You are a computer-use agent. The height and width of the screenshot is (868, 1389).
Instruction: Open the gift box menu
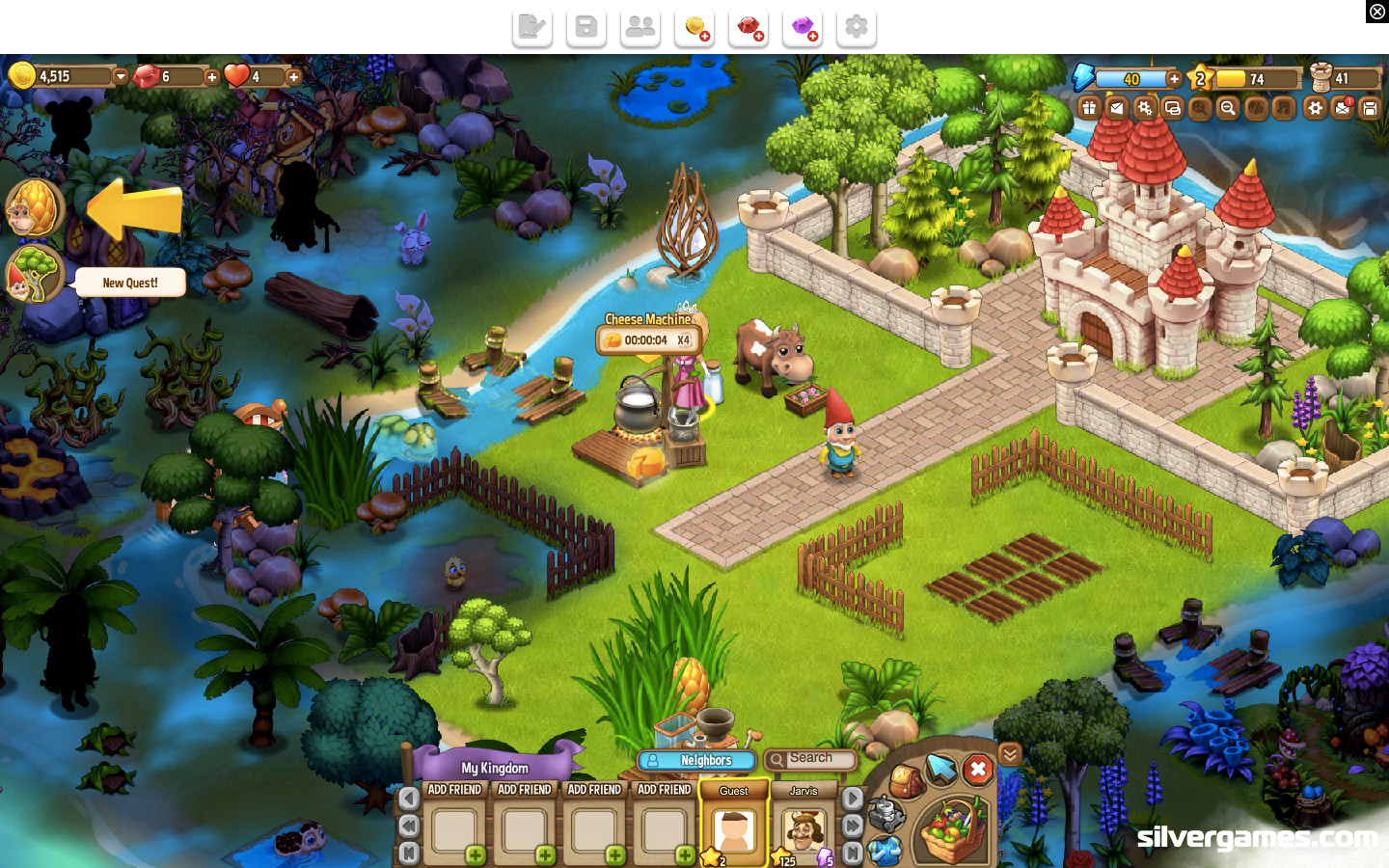point(1089,108)
